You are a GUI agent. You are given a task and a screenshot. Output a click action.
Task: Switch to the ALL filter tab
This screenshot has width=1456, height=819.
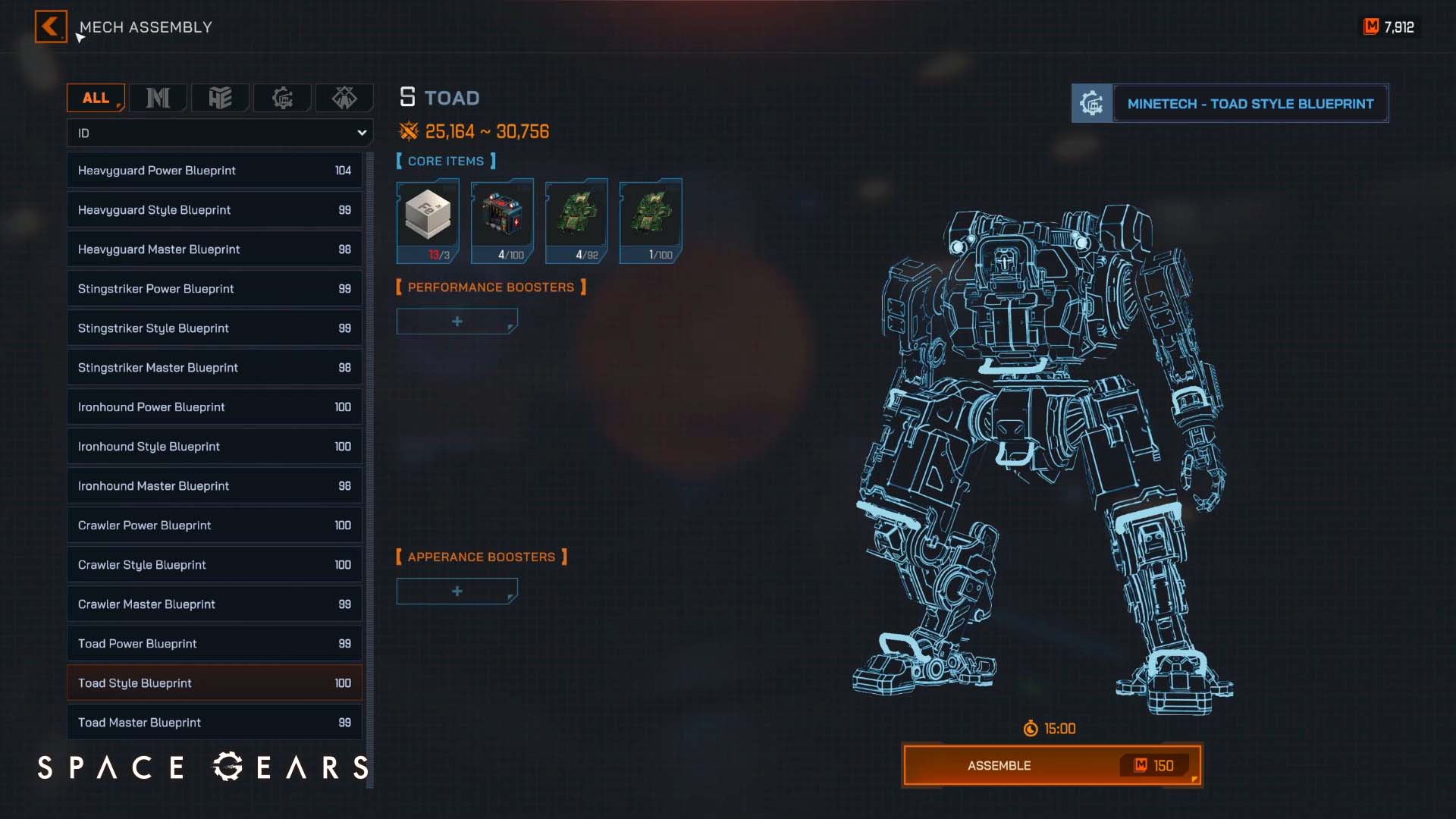tap(96, 98)
